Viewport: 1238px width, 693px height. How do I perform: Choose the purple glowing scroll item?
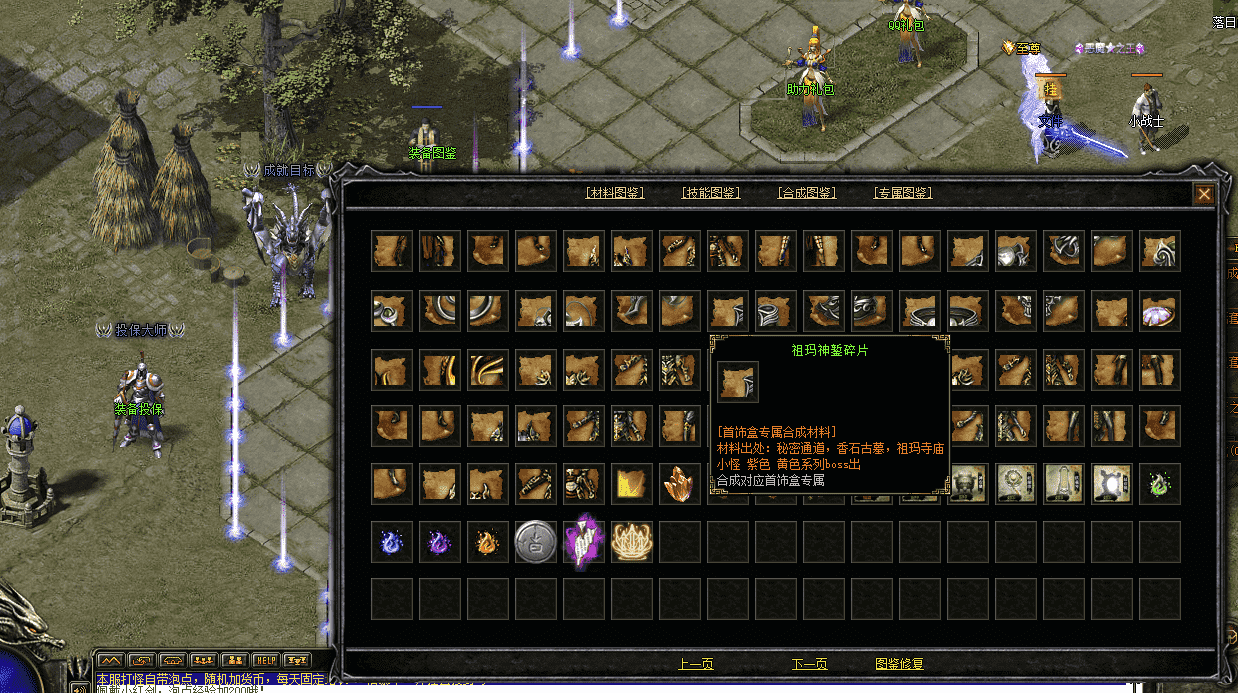583,542
